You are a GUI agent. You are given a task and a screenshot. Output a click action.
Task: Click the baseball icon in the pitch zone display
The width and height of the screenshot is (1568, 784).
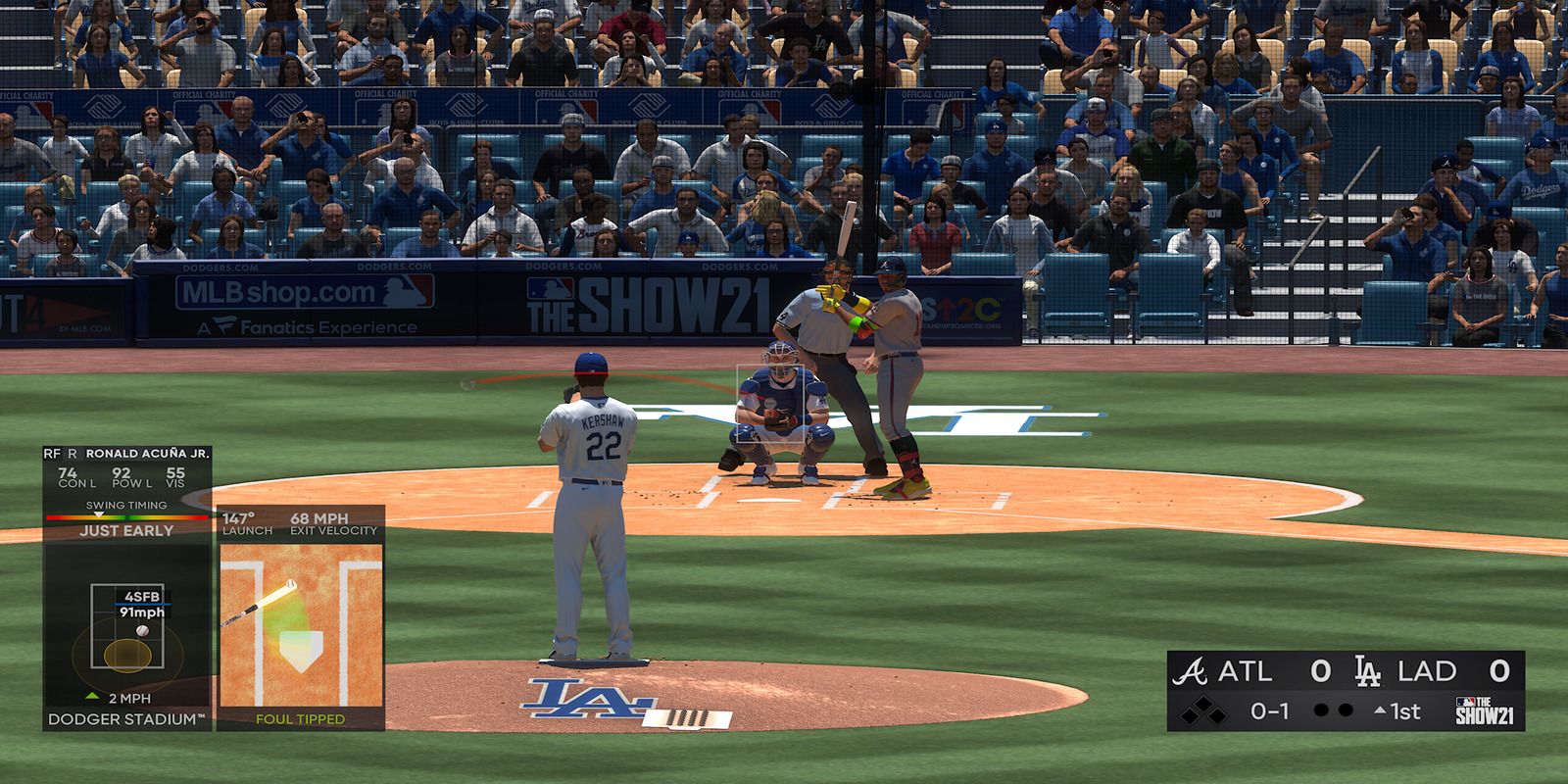(x=143, y=631)
